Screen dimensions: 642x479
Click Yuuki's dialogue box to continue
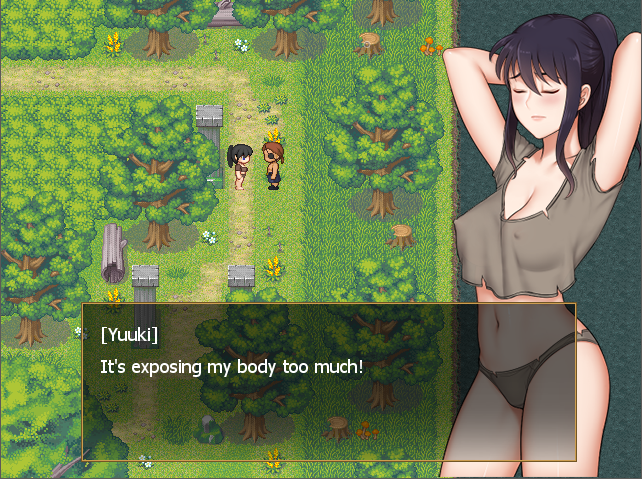point(329,380)
